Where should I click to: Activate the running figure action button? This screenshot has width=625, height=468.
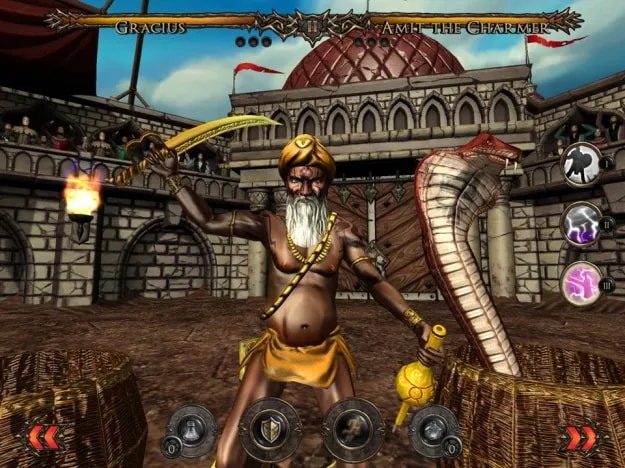[352, 427]
